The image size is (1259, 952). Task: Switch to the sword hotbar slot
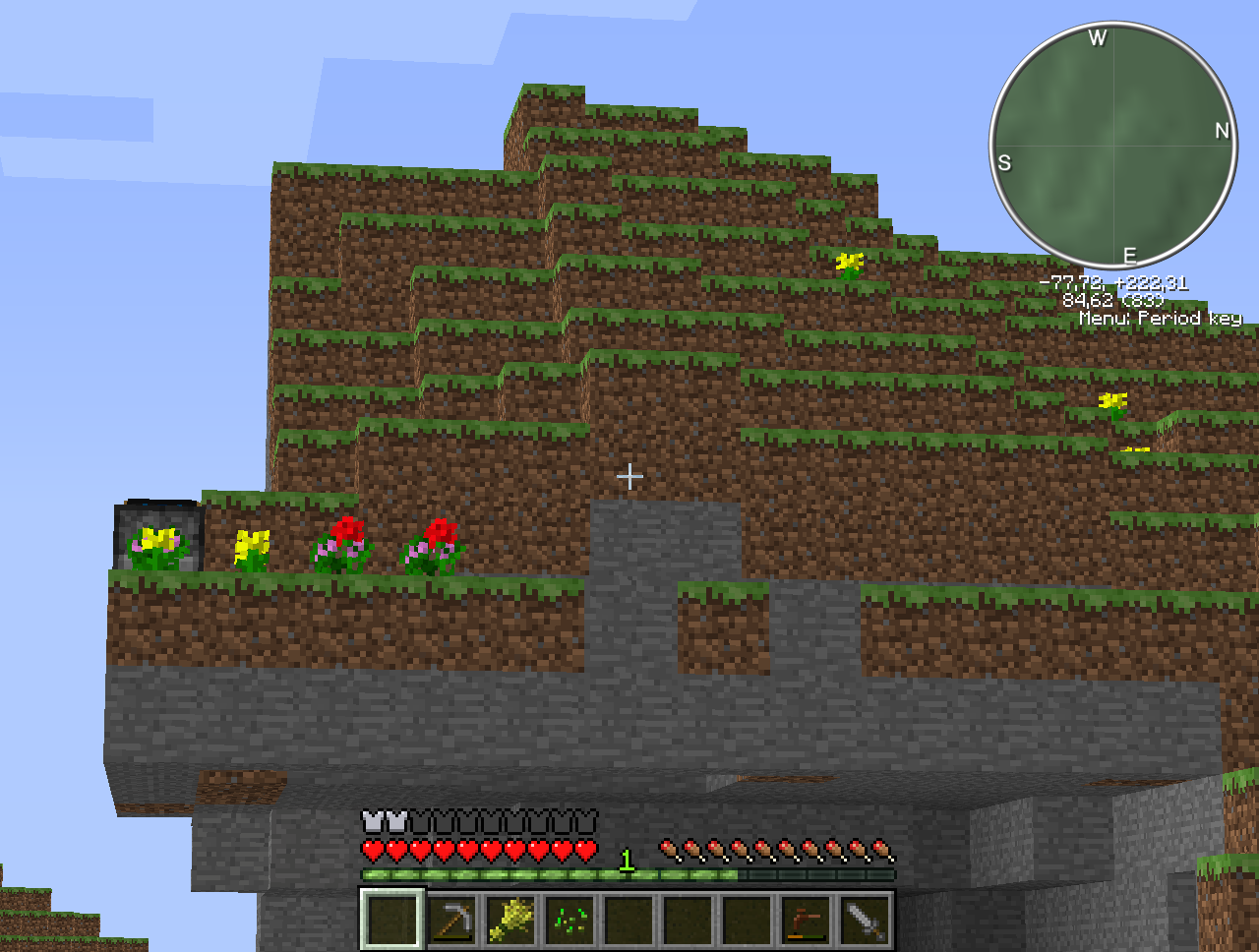[865, 921]
